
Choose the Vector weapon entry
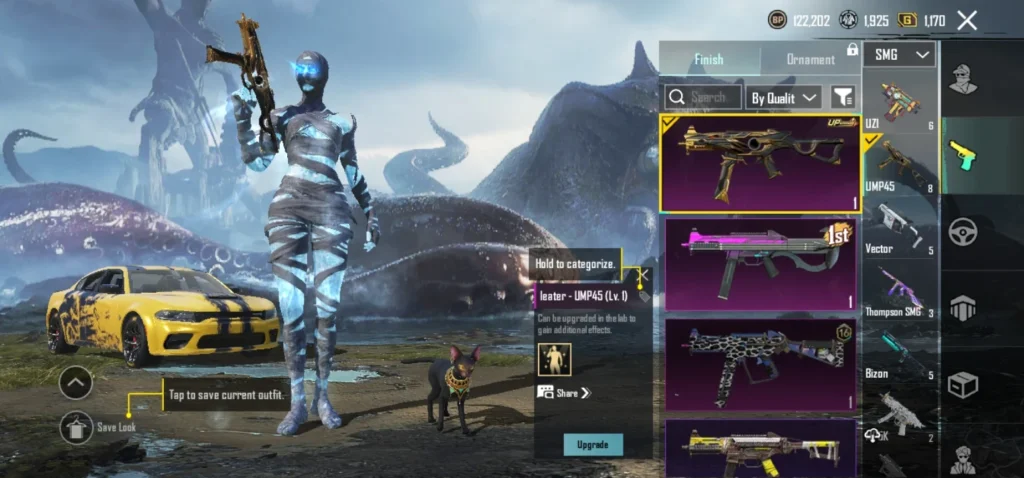[900, 228]
